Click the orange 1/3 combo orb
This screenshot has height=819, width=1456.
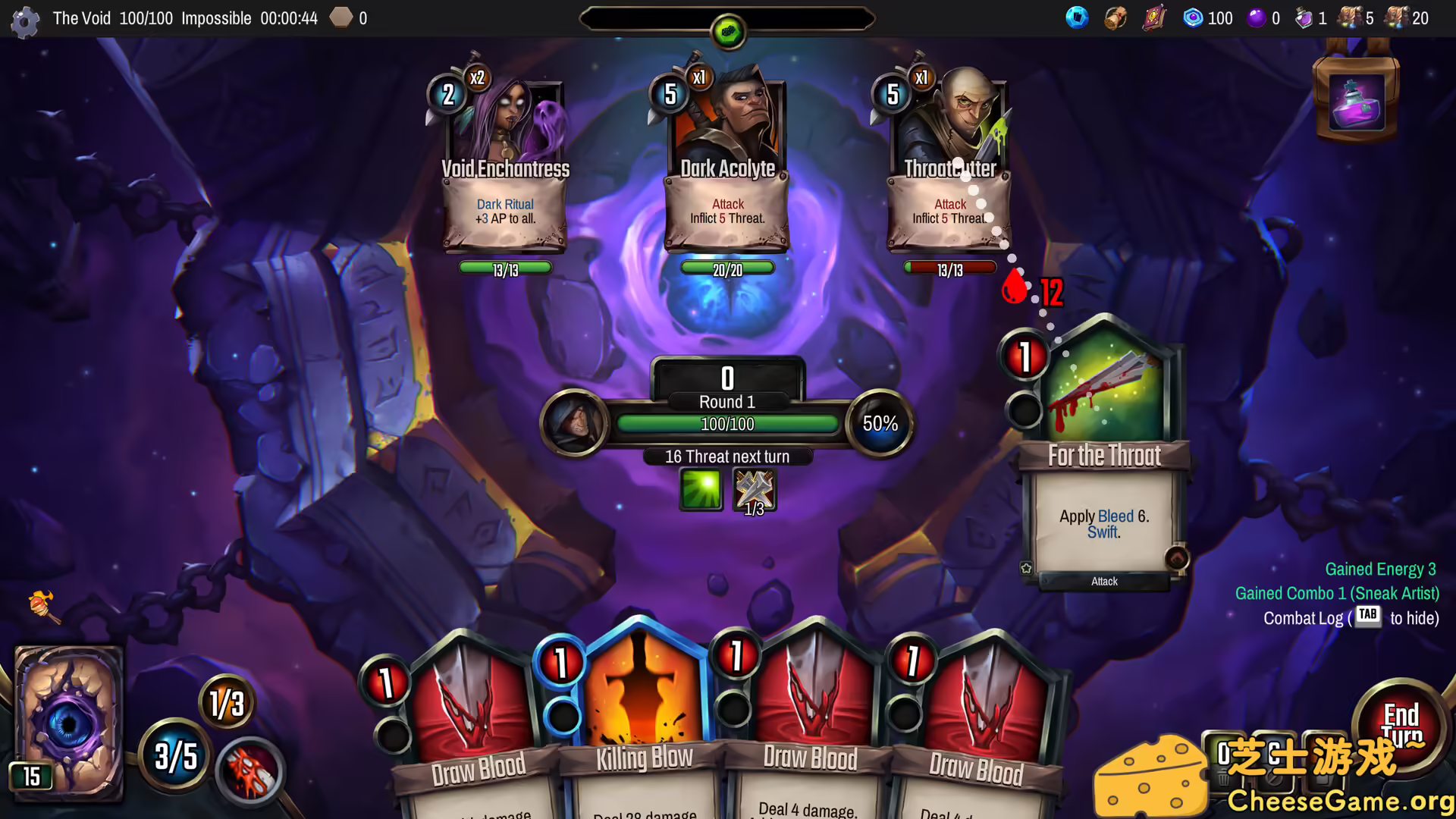click(x=226, y=703)
